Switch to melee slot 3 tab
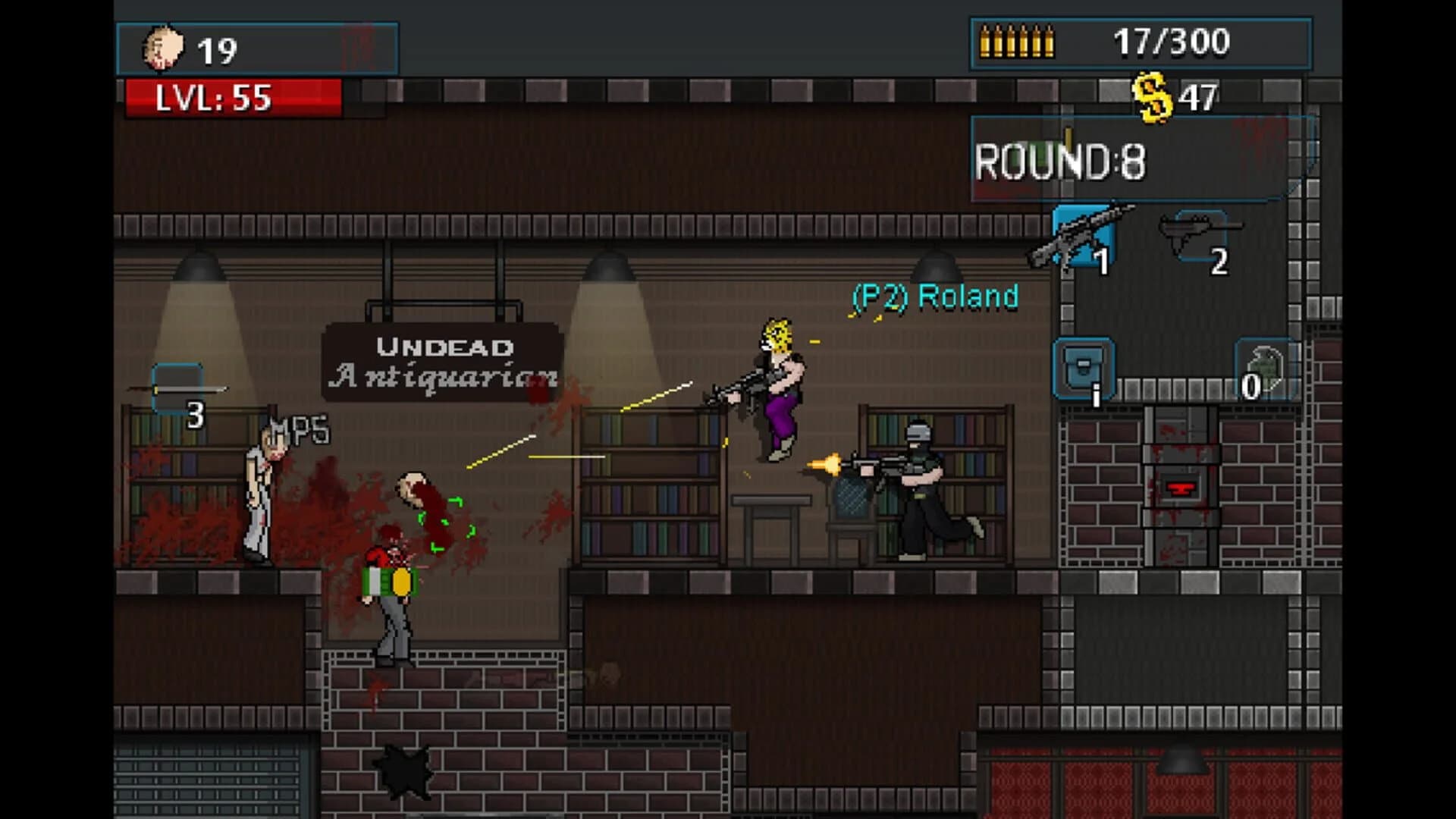 (176, 389)
